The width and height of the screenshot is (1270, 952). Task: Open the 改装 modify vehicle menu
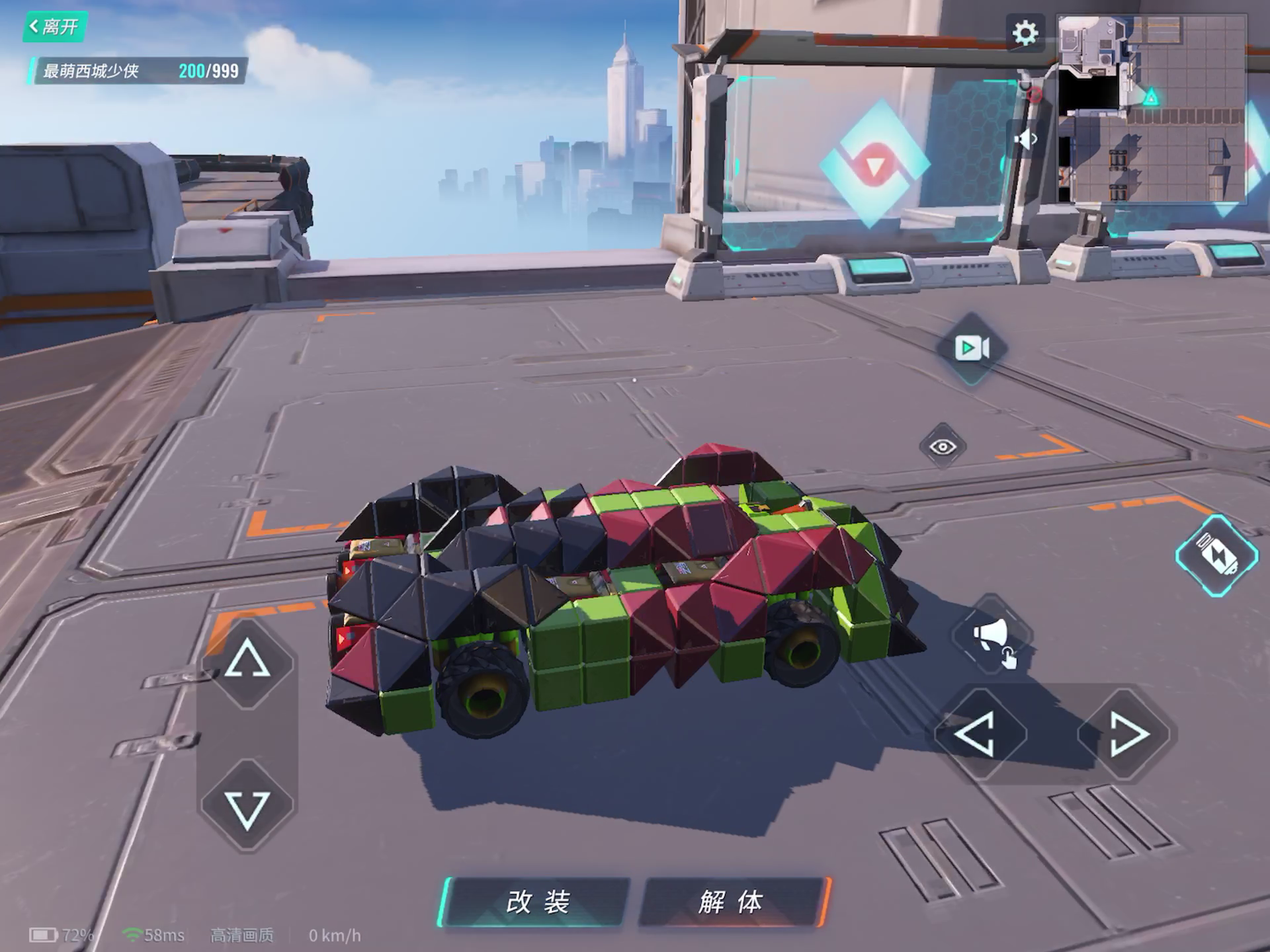click(536, 902)
